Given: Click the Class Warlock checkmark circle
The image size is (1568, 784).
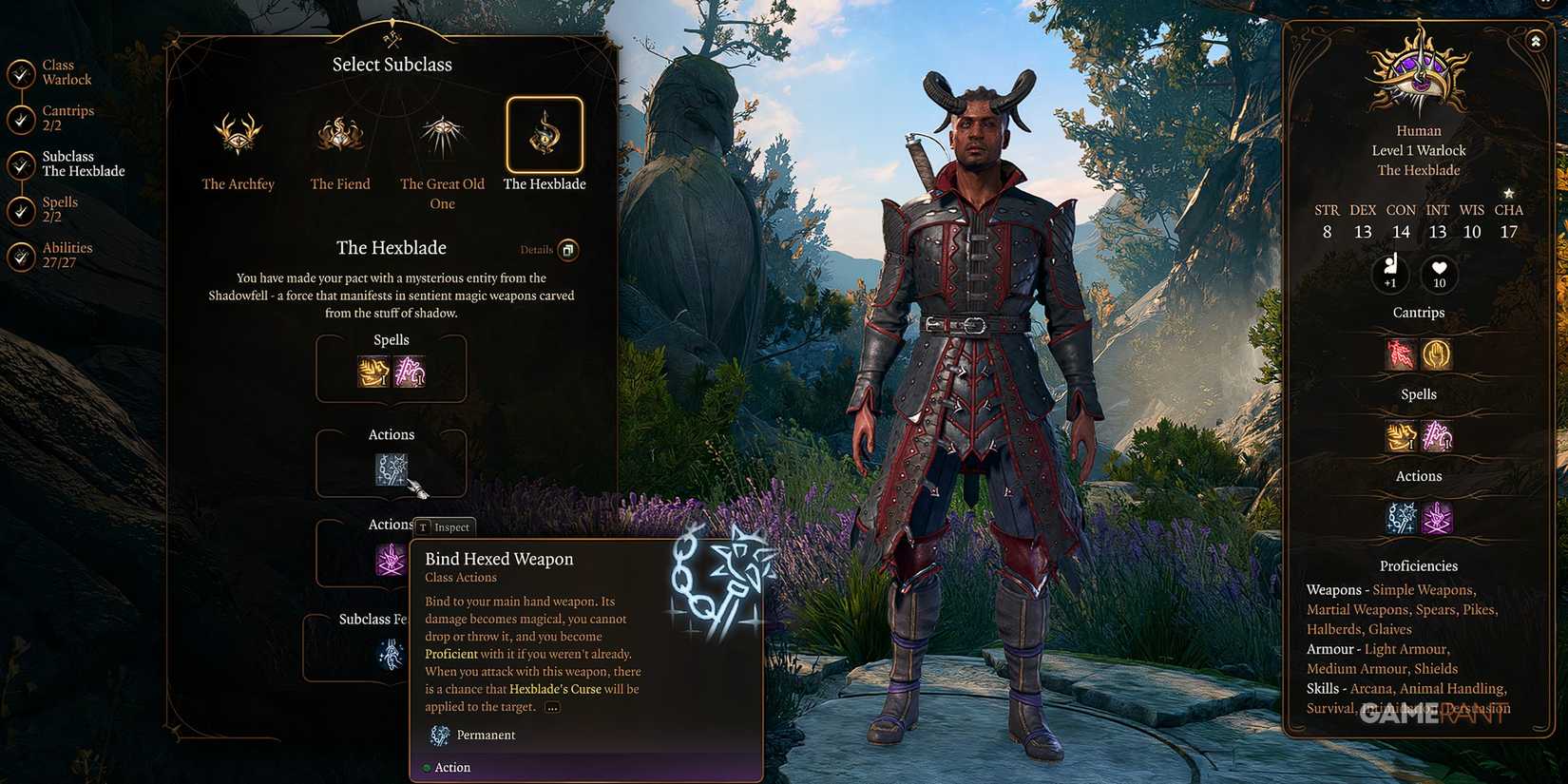Looking at the screenshot, I should [x=21, y=71].
